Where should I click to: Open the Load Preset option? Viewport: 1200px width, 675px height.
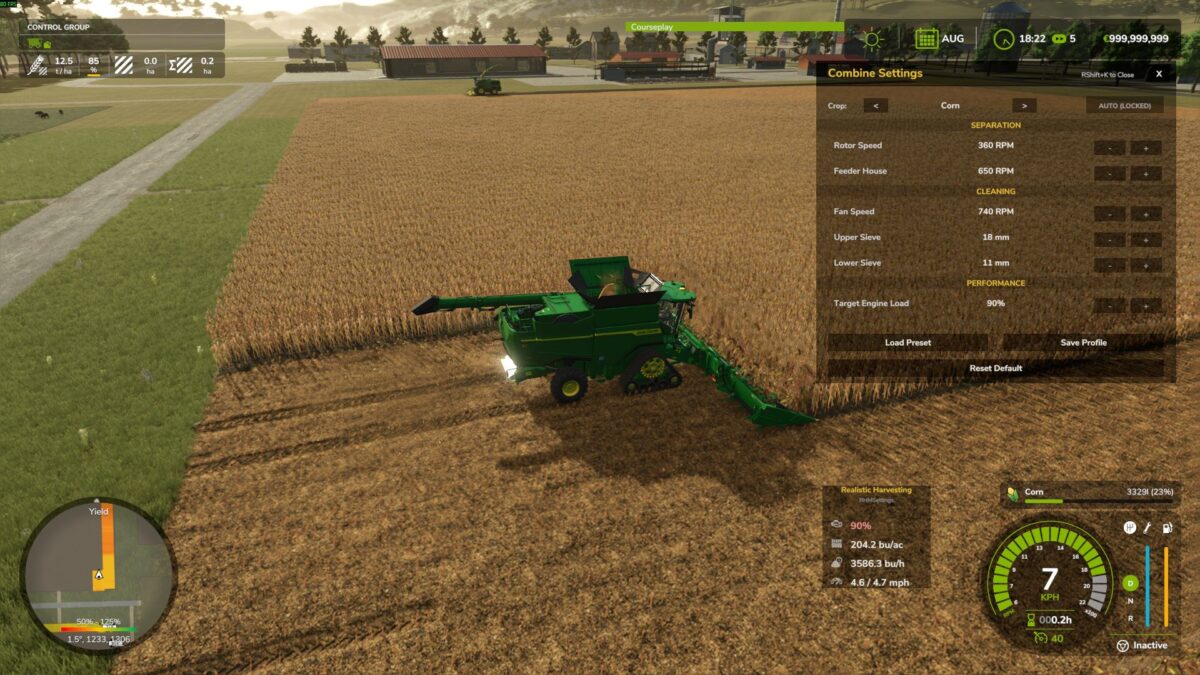coord(908,342)
